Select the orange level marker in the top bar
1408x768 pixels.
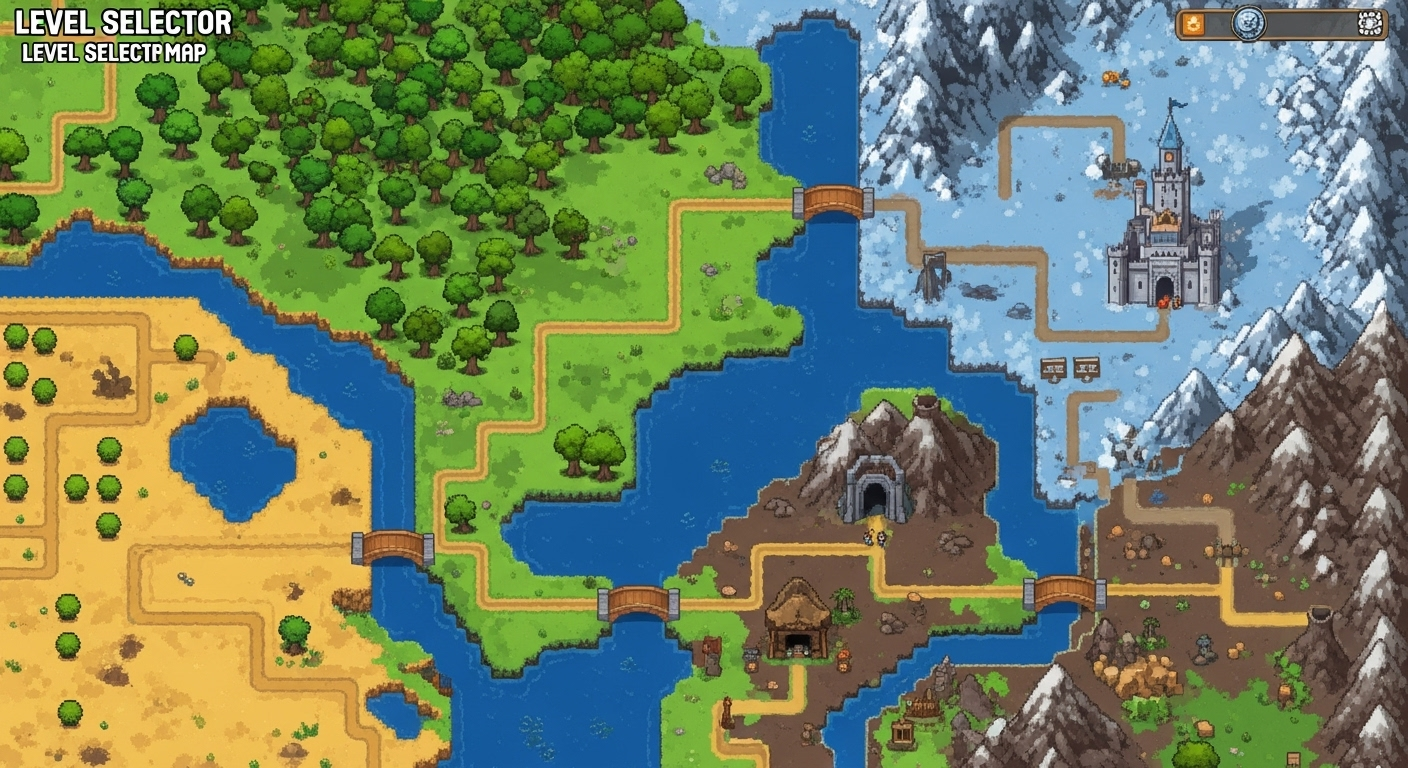click(x=1193, y=22)
